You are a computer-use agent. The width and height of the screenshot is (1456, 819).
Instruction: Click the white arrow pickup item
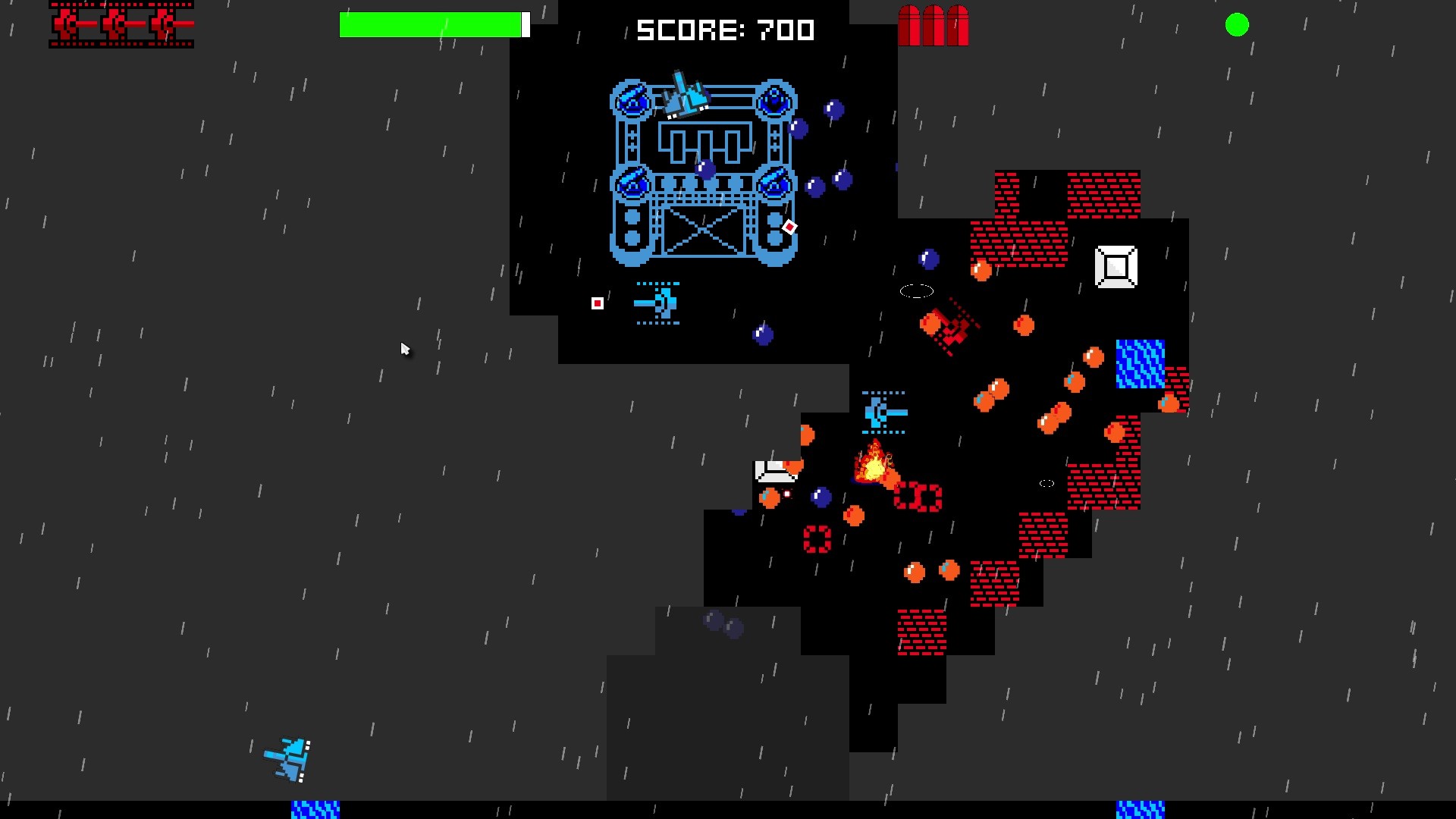click(x=775, y=469)
